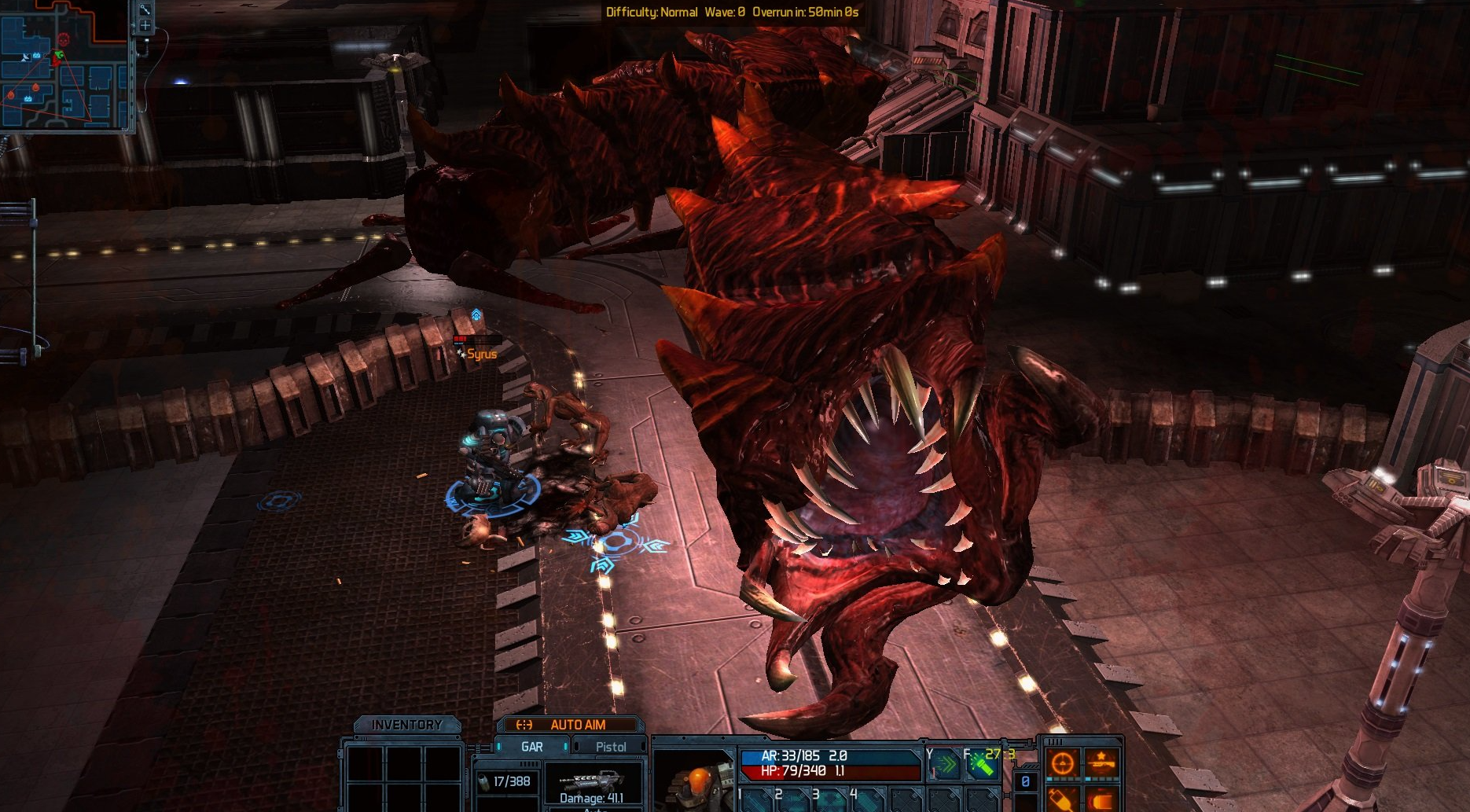Select the rifle mastery skill with star emblem
Screen dimensions: 1470x812
pyautogui.click(x=1102, y=762)
